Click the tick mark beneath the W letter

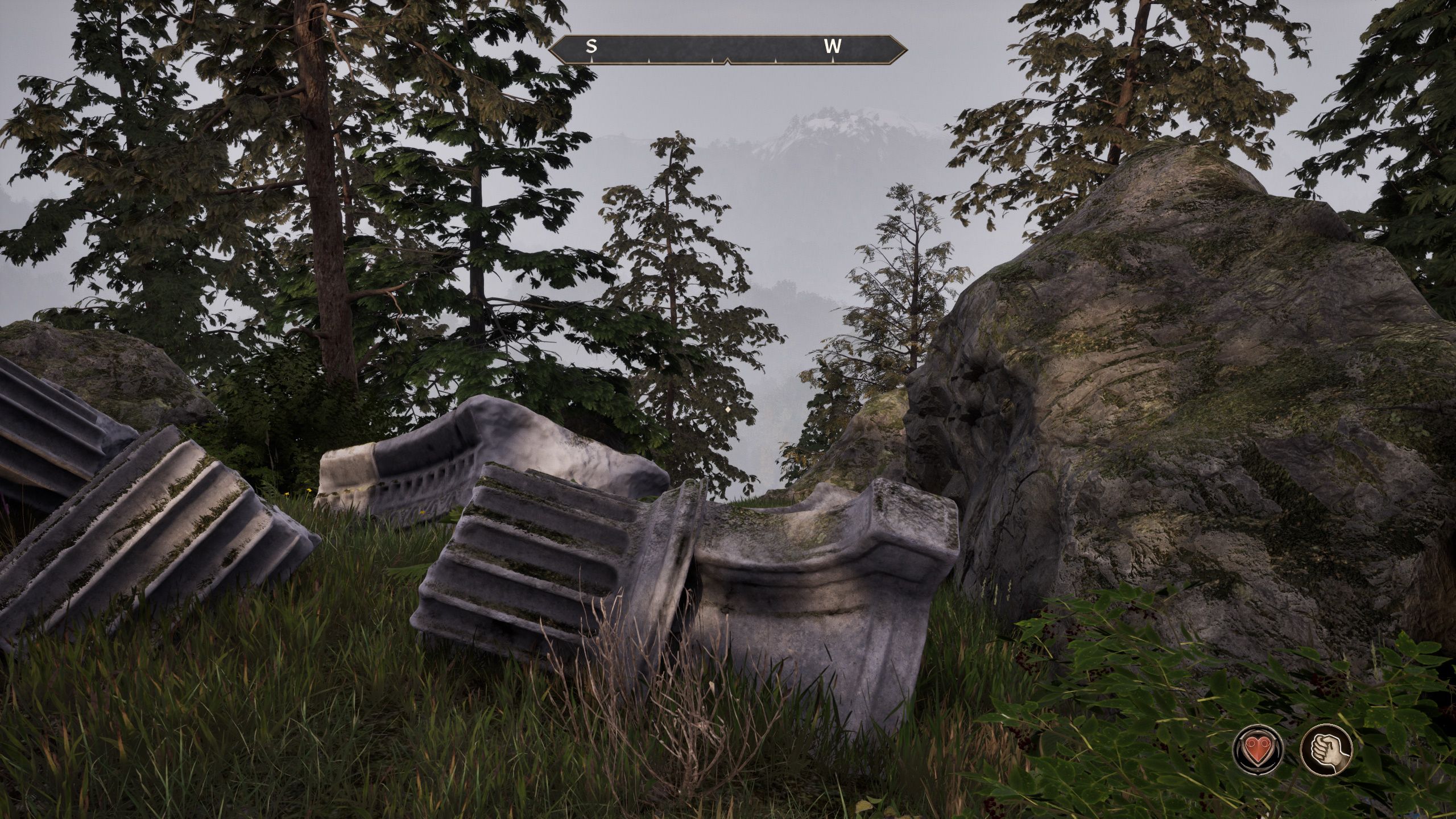(833, 60)
